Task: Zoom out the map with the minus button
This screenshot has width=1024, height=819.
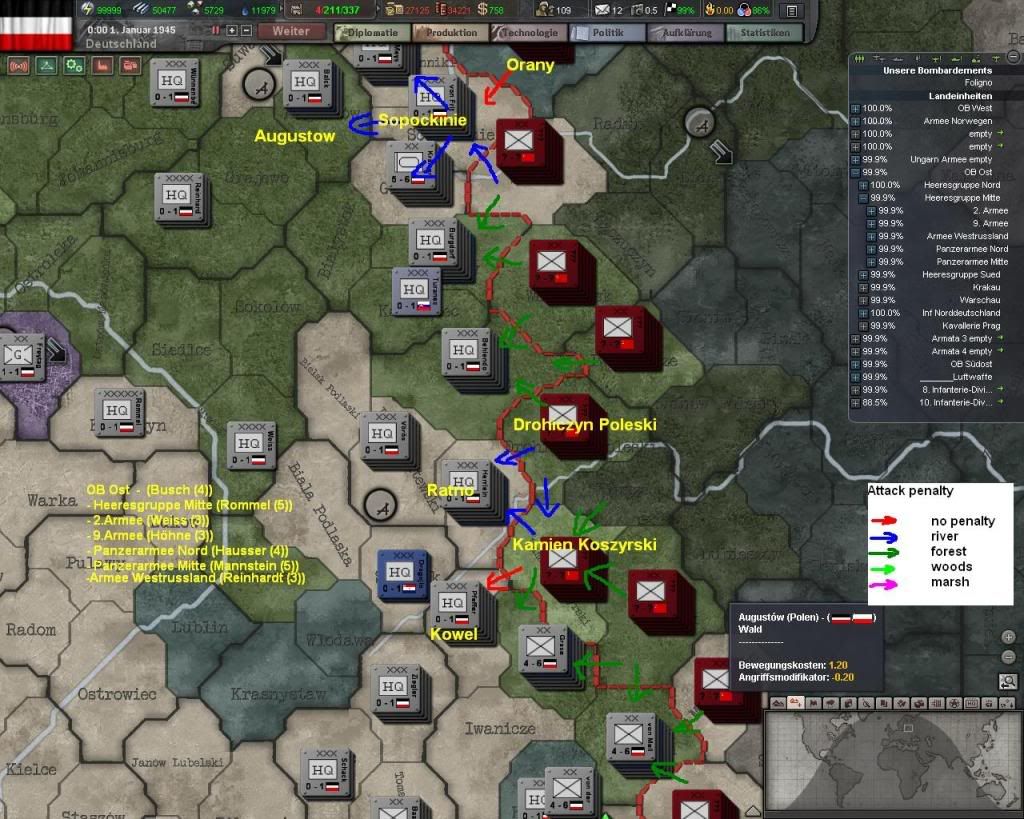Action: click(1008, 656)
